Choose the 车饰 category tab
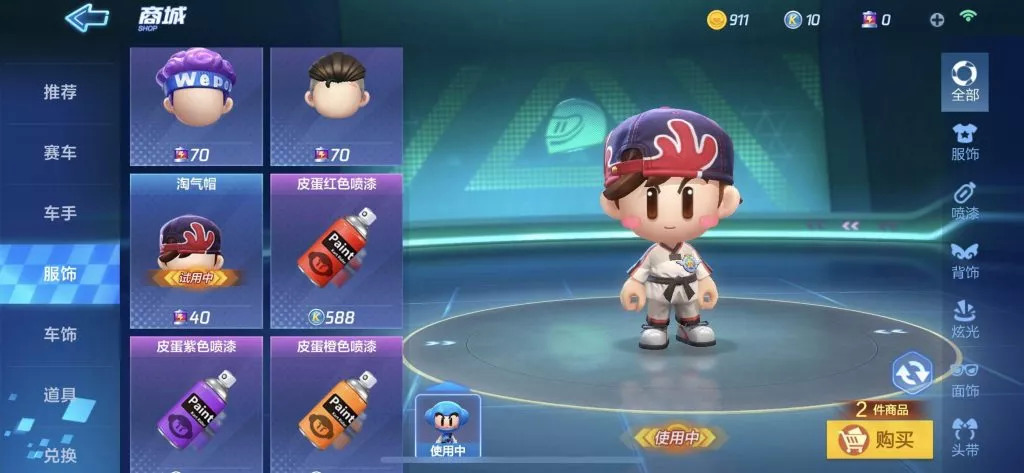Screen dimensions: 1024x473 [60, 334]
